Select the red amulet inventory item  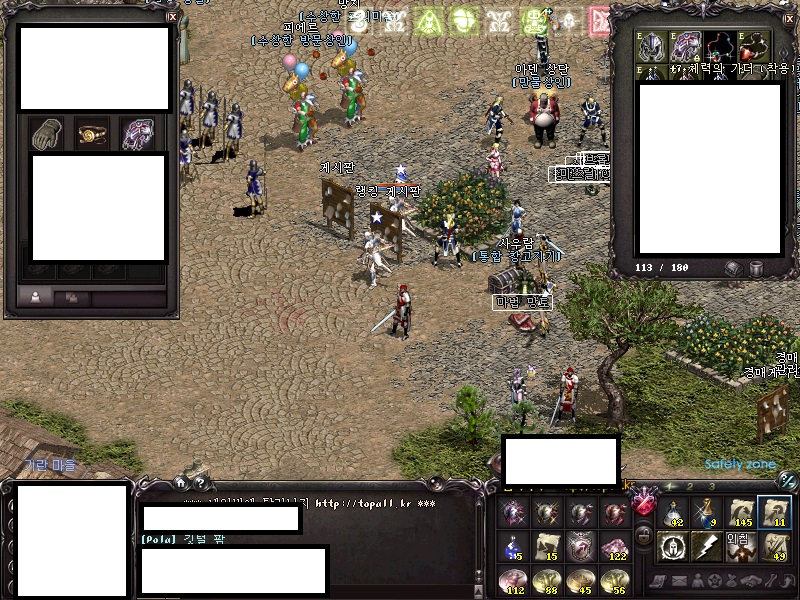[x=751, y=46]
